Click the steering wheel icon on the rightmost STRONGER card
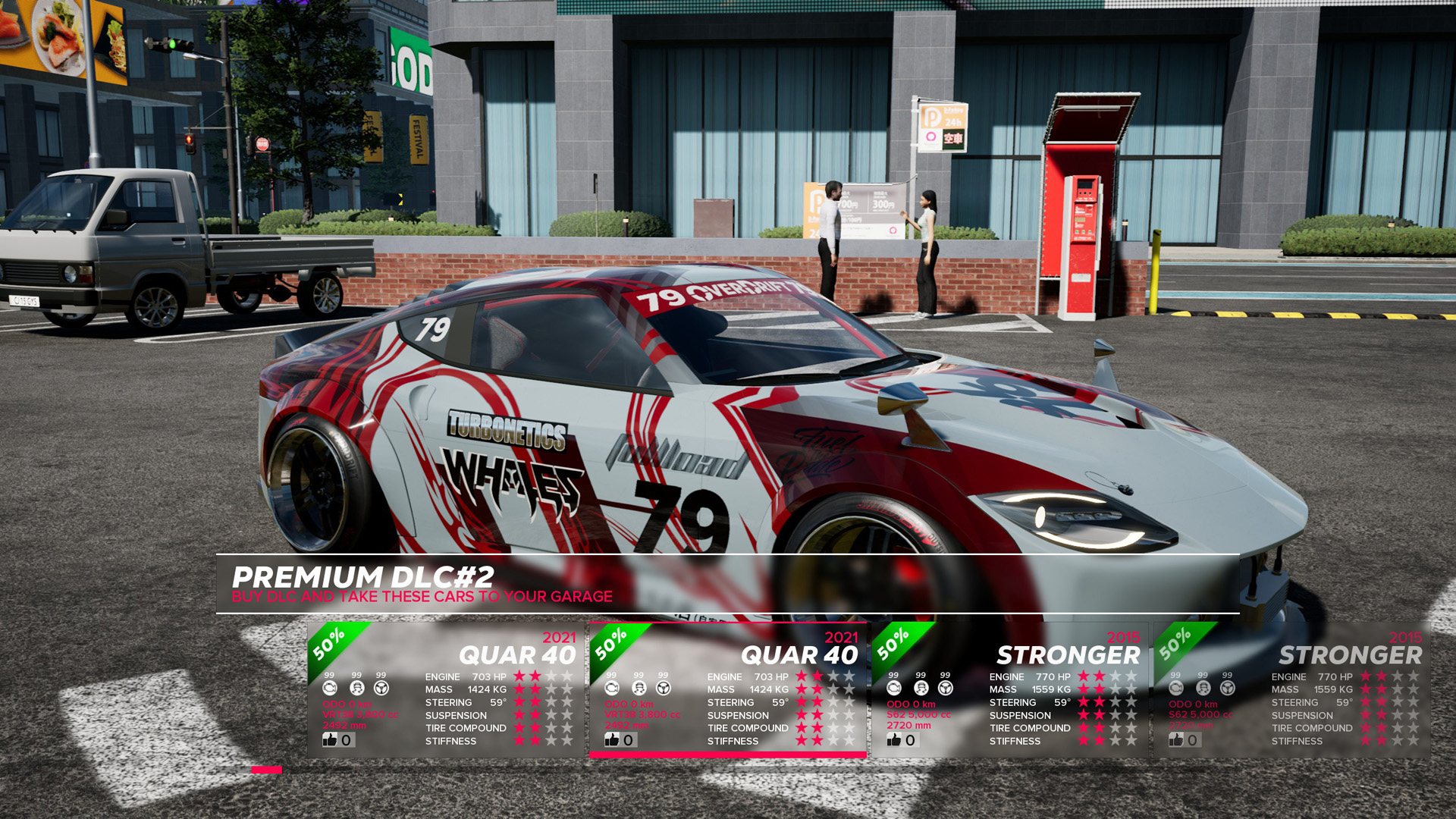This screenshot has height=819, width=1456. pos(1228,687)
